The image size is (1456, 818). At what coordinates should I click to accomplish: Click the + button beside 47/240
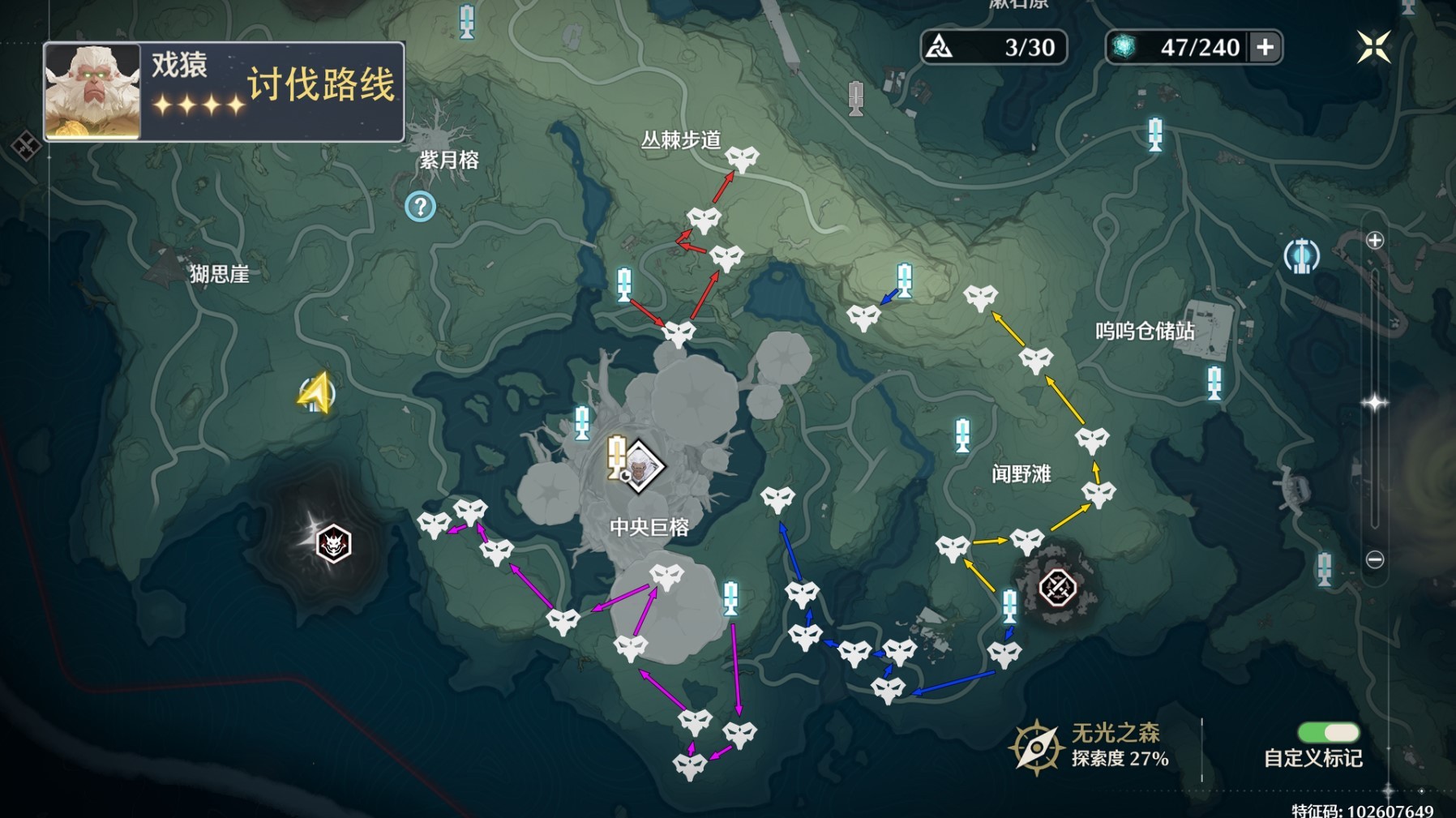[x=1265, y=49]
